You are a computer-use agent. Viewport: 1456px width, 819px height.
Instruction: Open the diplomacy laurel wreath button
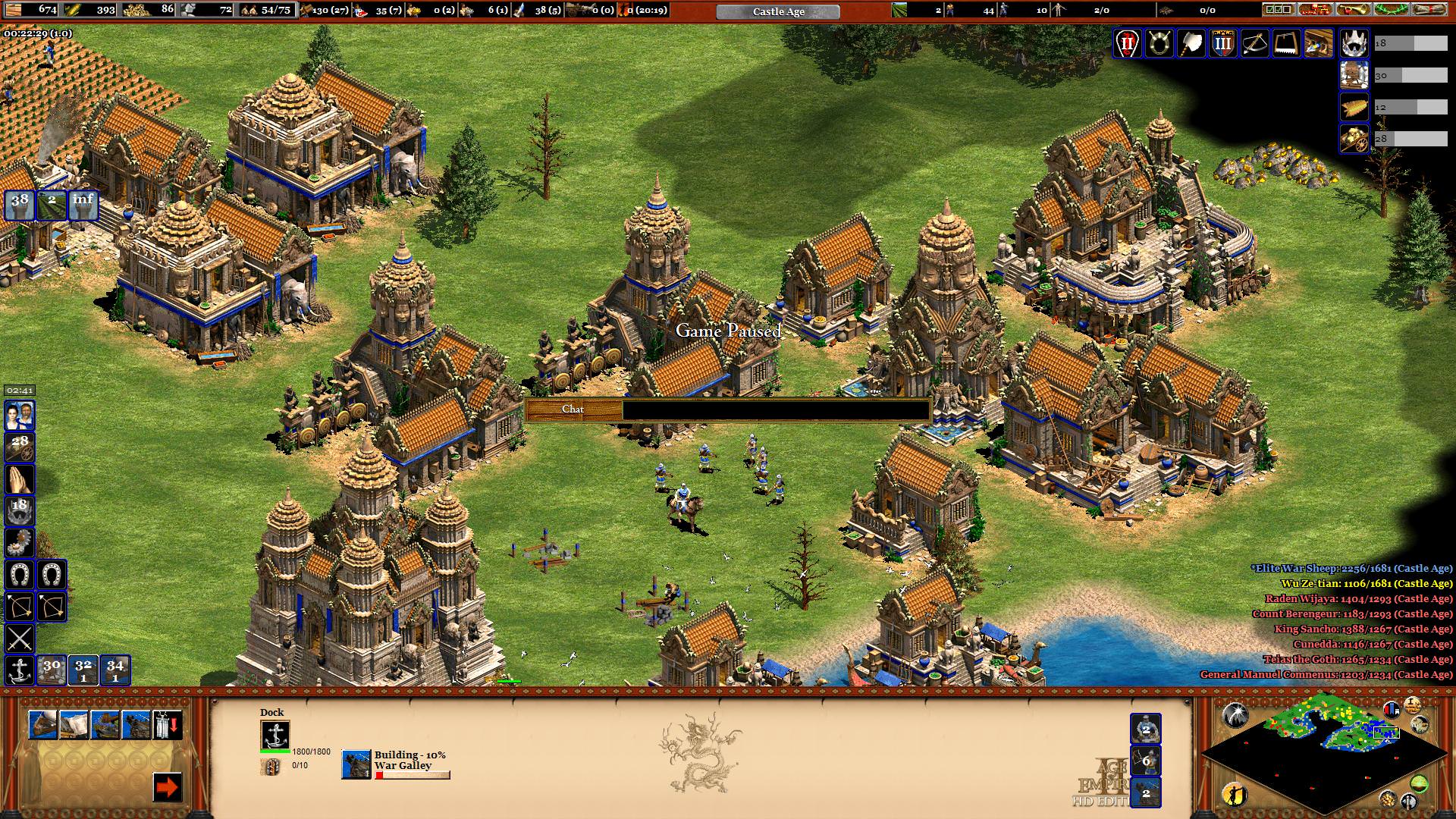click(1392, 10)
